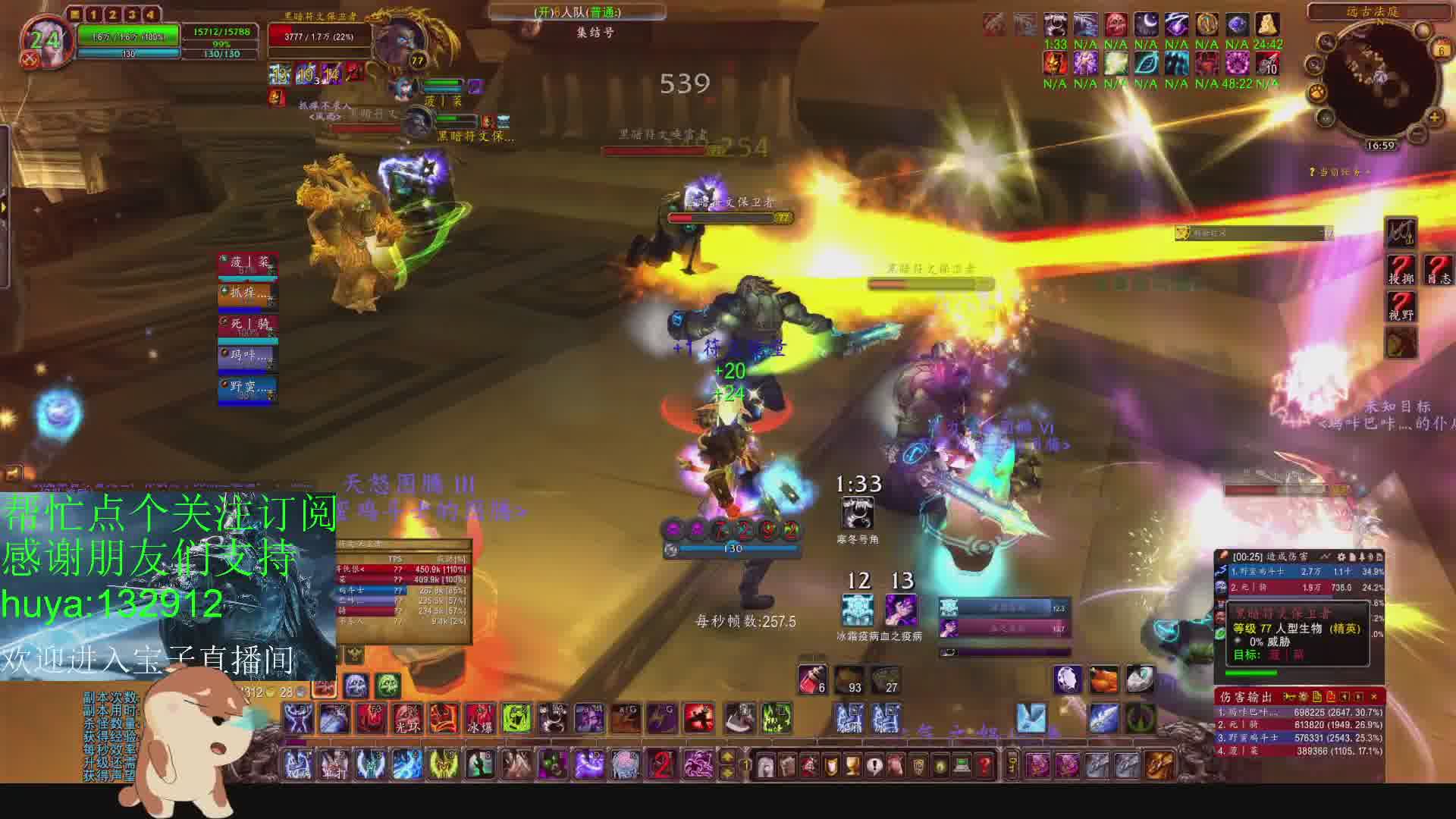Open the golden trophy achievements button
The height and width of the screenshot is (819, 1456).
[x=852, y=765]
